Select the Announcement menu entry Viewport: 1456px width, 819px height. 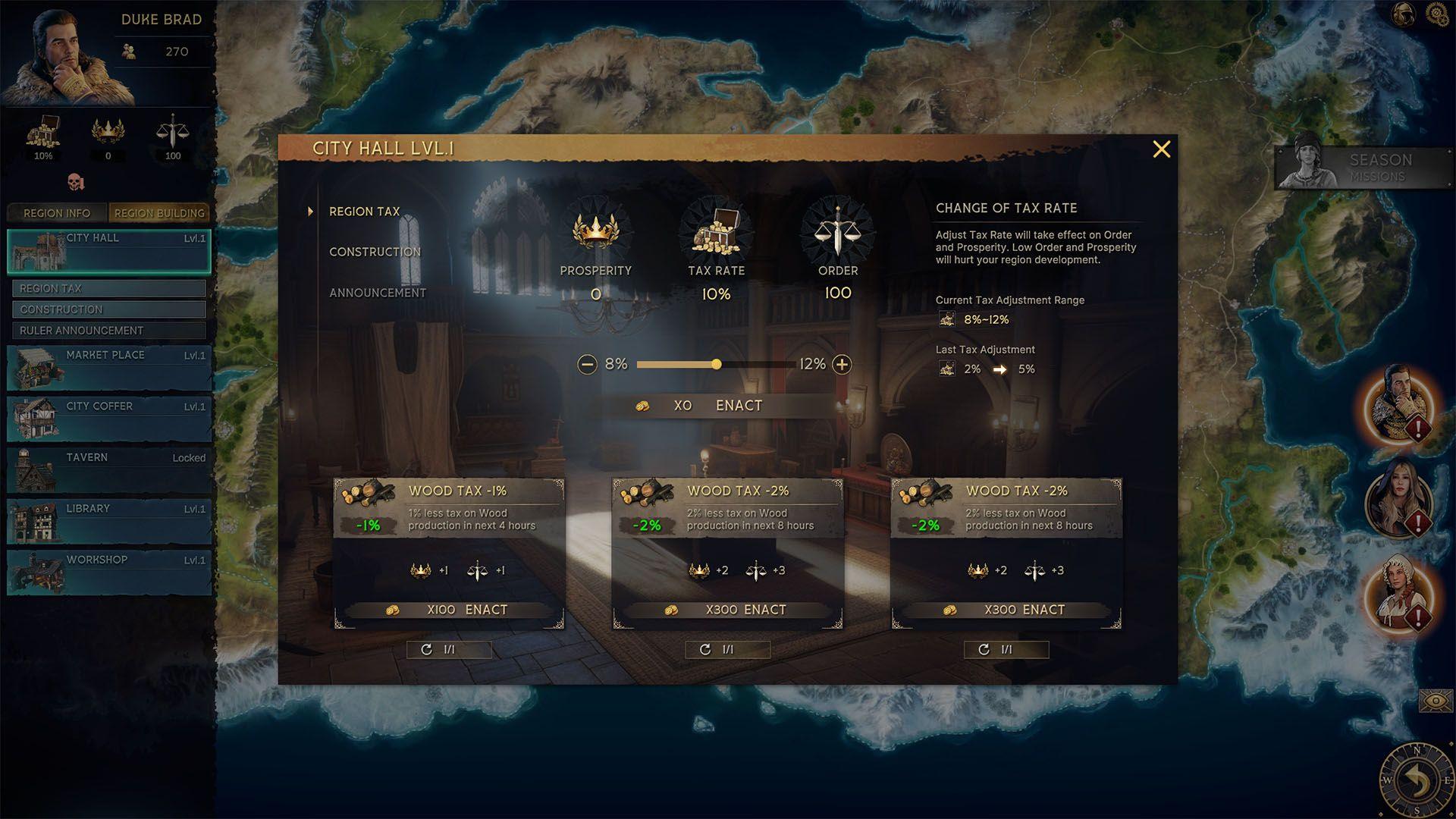click(377, 293)
